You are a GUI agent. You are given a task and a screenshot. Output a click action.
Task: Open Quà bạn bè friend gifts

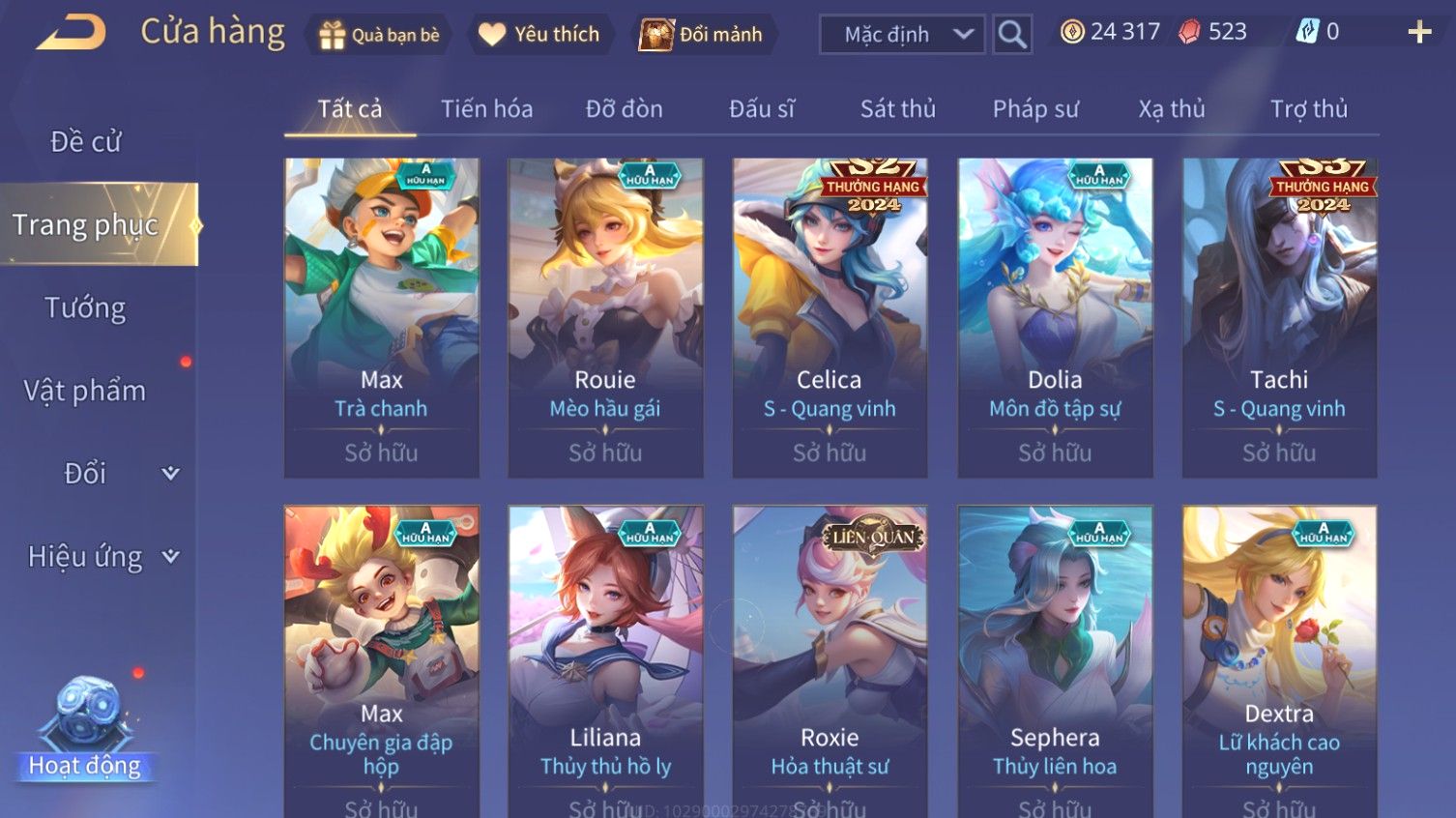[x=380, y=35]
